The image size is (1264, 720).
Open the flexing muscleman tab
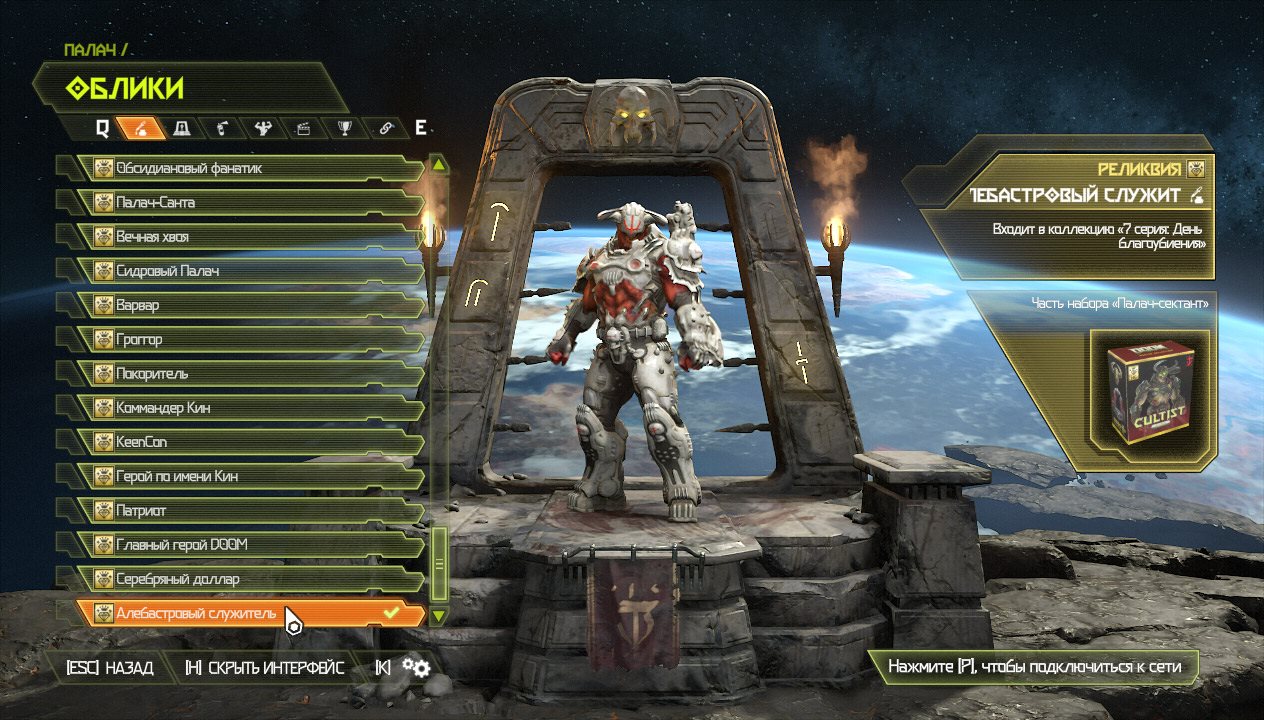[x=263, y=128]
